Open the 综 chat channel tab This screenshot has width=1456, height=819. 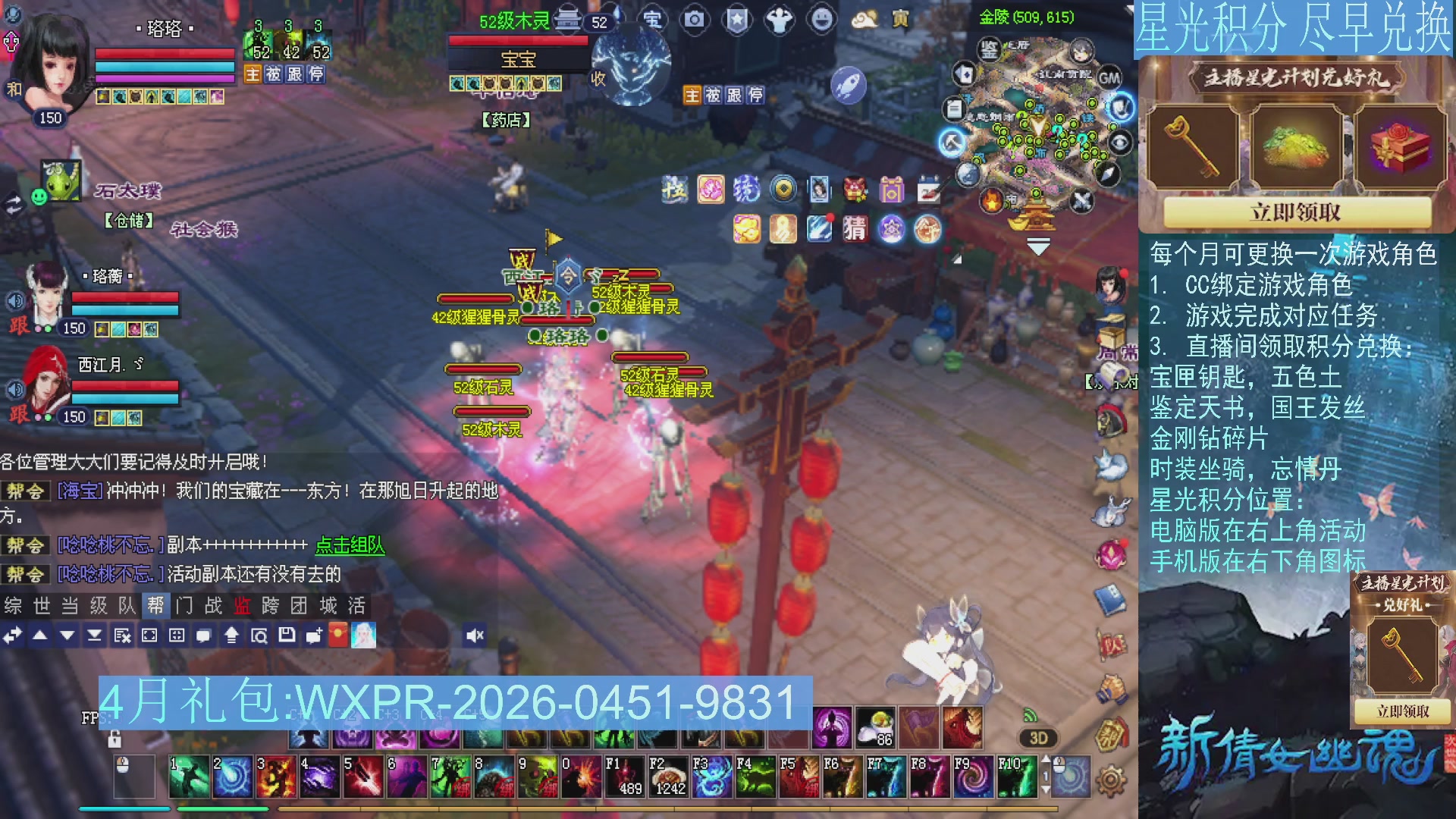[12, 607]
